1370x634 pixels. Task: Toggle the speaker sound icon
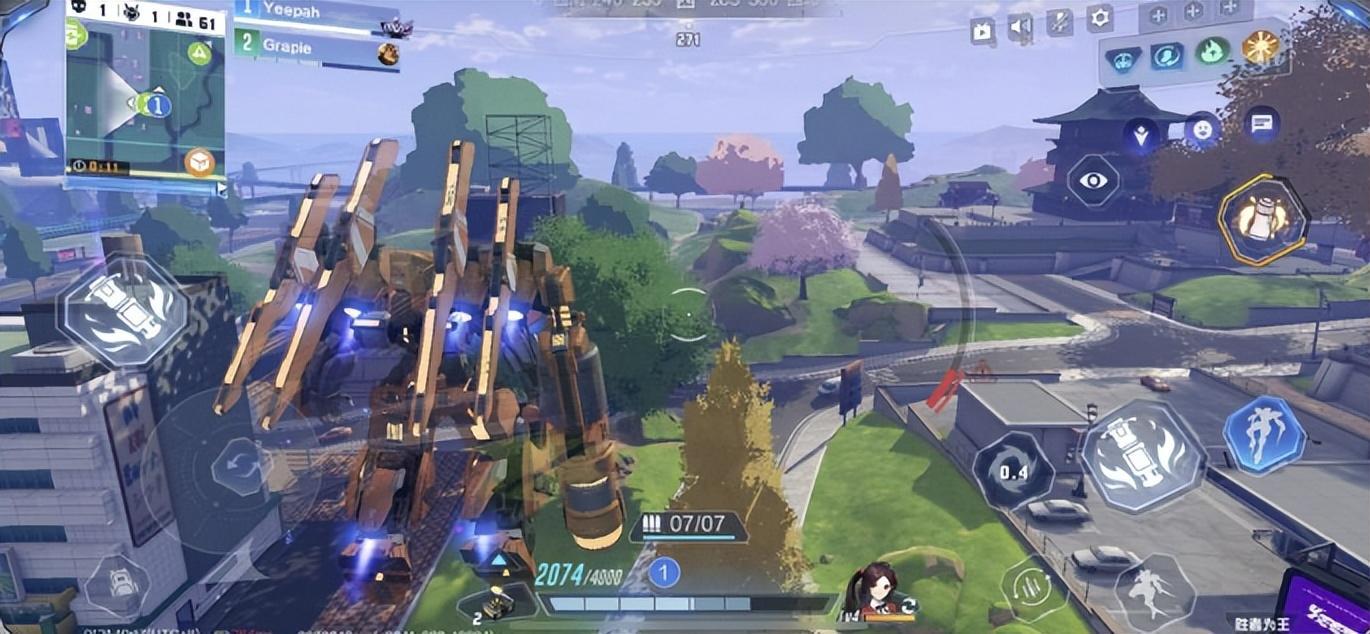click(x=1020, y=30)
